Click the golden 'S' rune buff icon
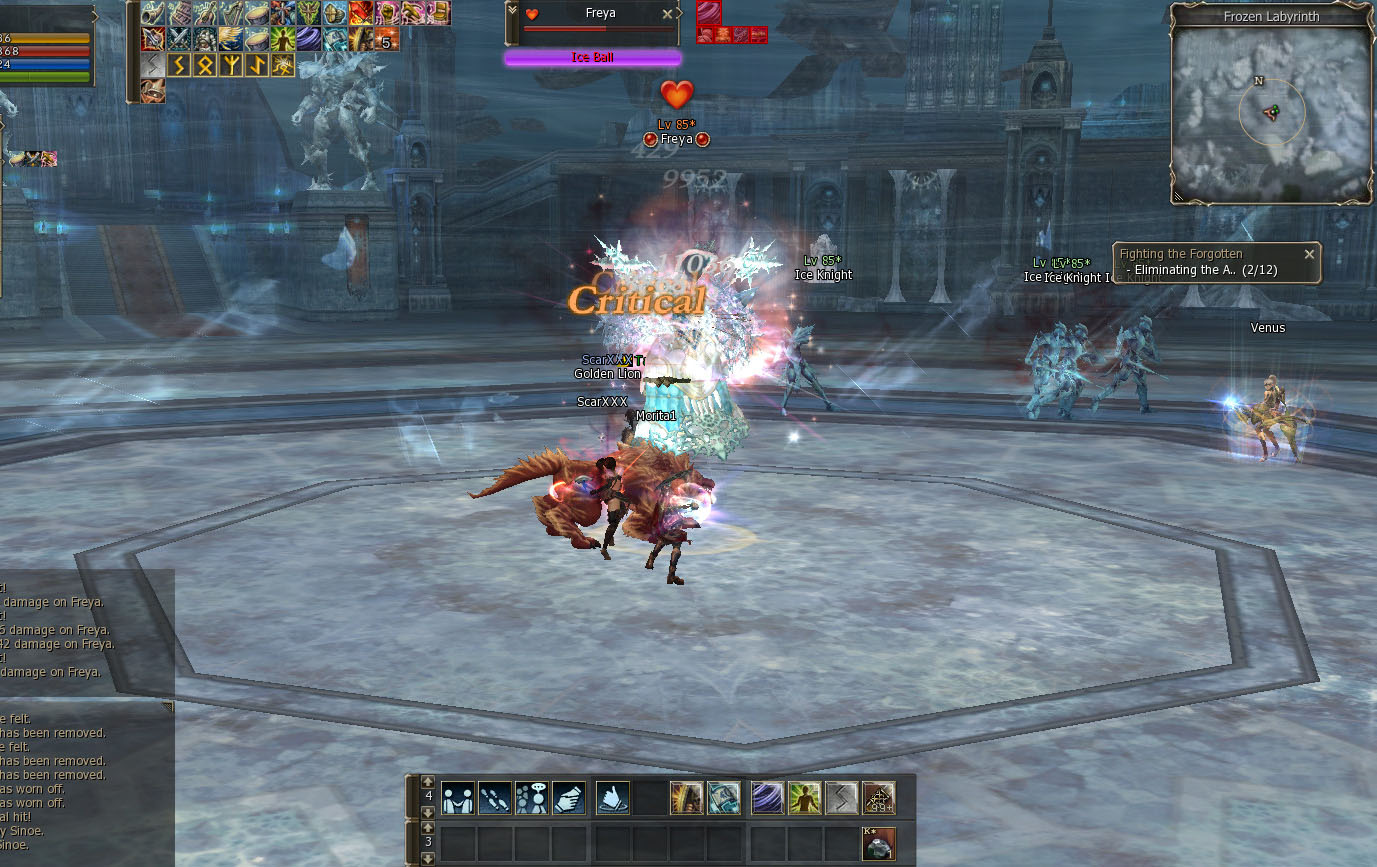This screenshot has width=1377, height=867. [179, 65]
